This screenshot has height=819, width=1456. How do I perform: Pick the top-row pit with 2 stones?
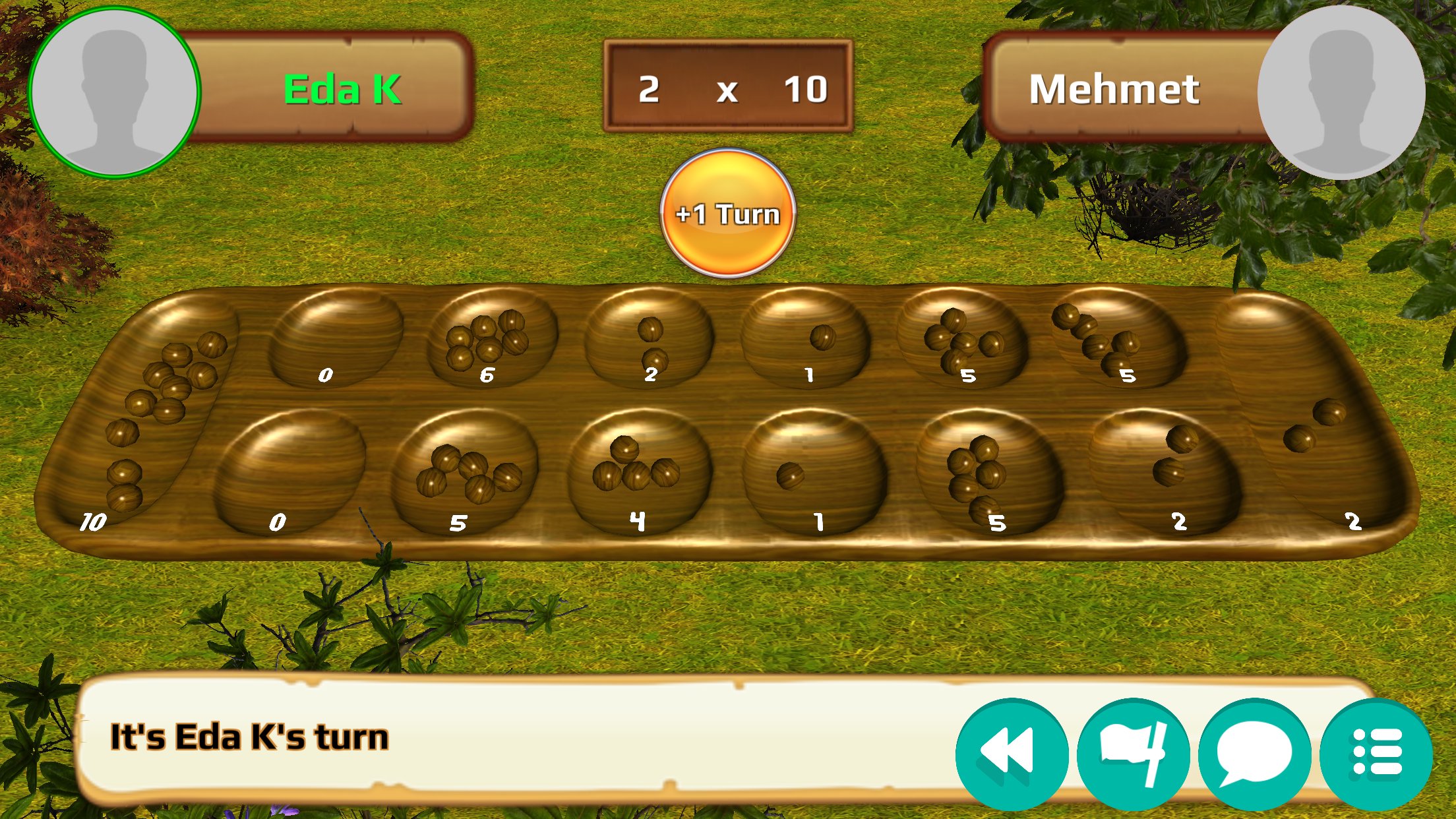click(649, 339)
